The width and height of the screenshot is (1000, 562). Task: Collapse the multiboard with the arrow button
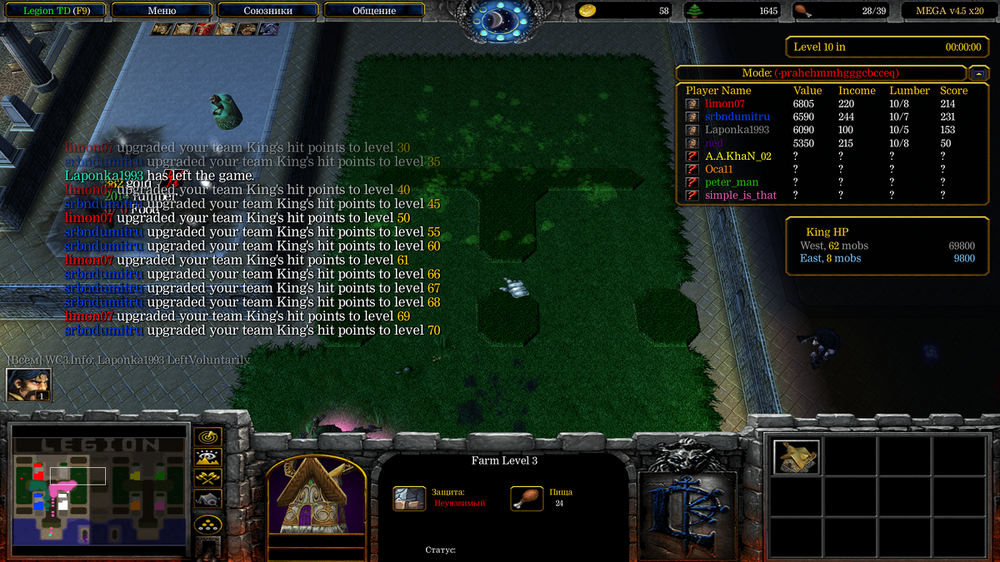(x=977, y=73)
